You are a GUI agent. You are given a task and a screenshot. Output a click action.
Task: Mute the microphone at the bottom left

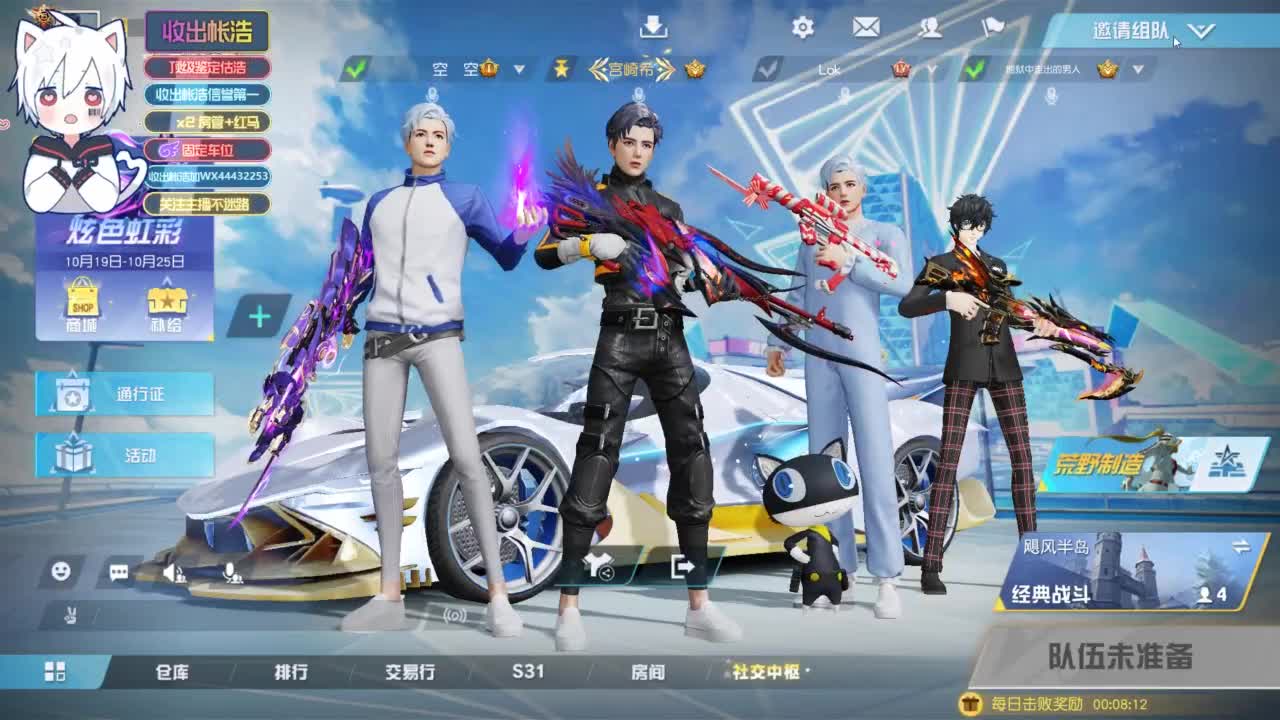230,570
